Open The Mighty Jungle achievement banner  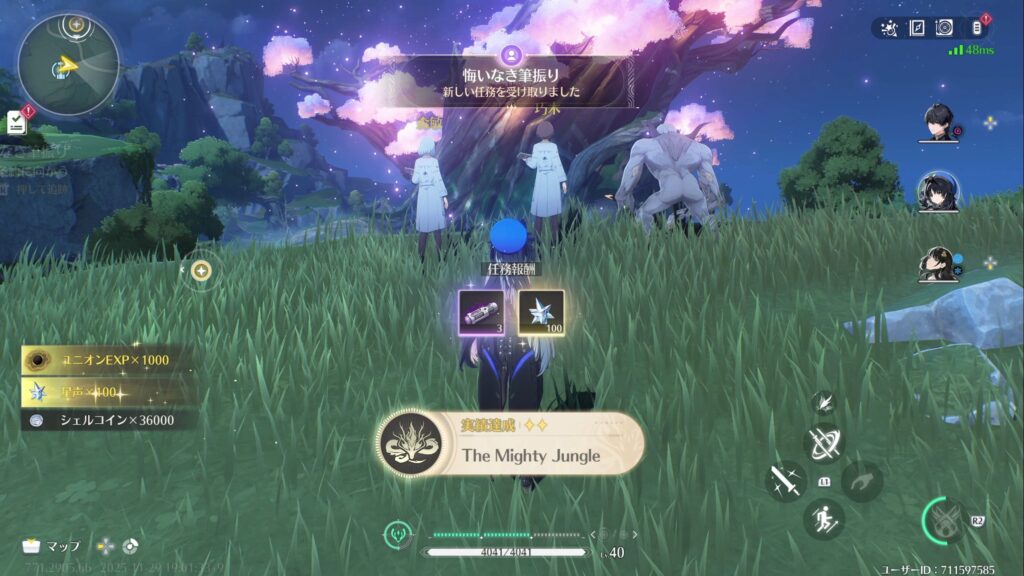click(x=511, y=444)
